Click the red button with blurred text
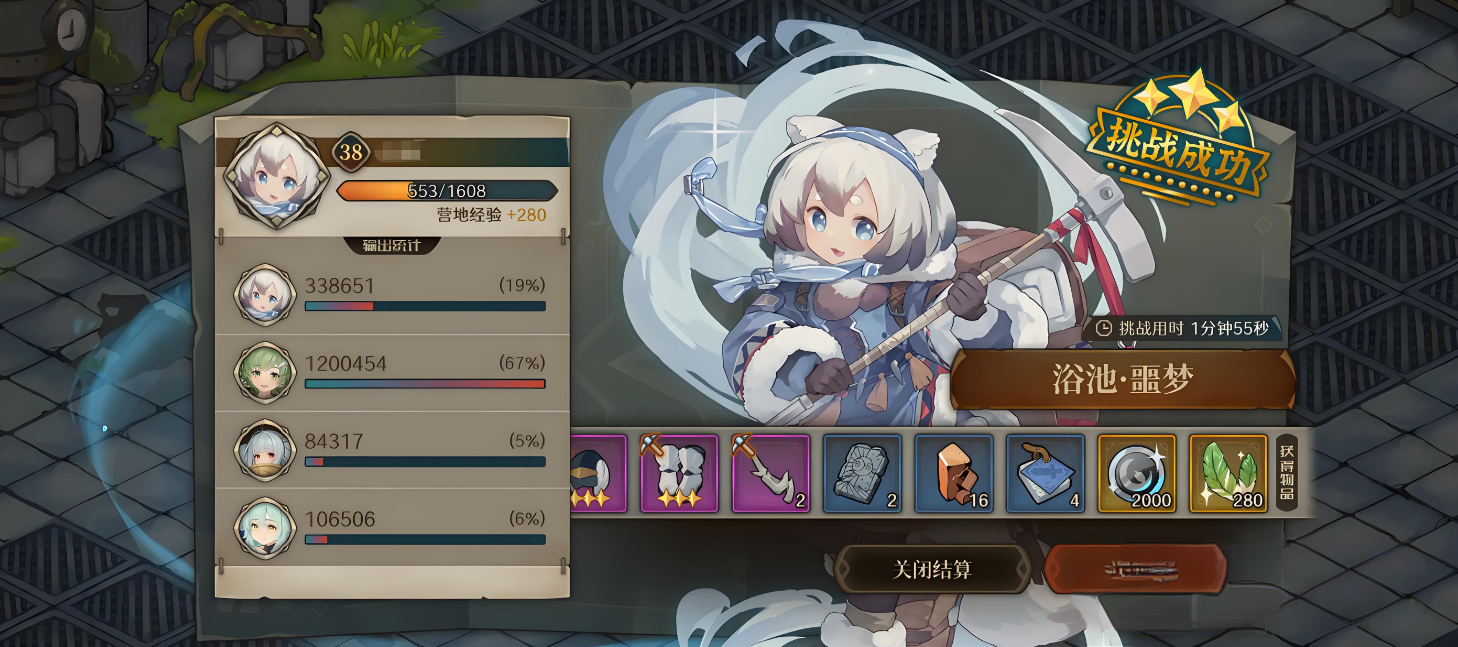 (x=1135, y=570)
